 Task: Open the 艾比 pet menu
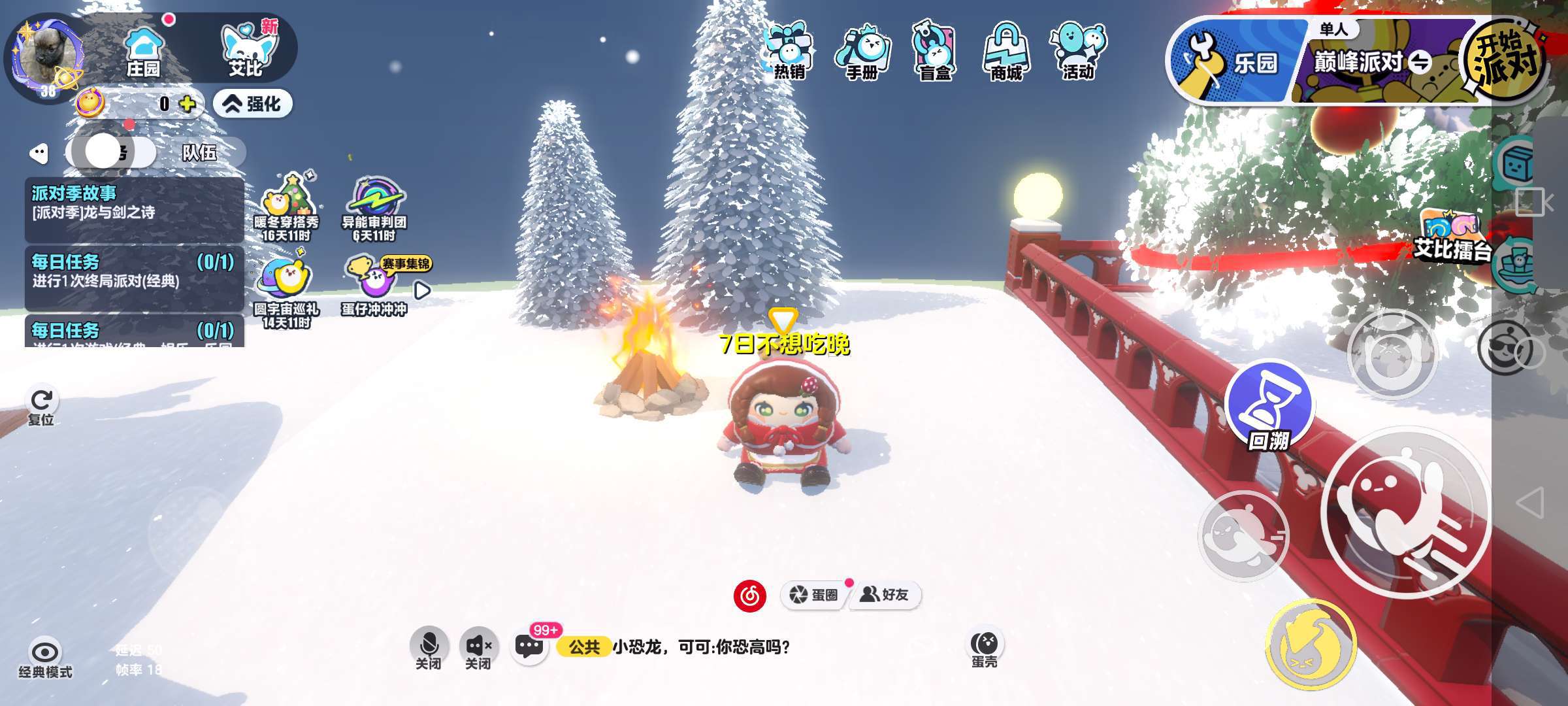(247, 51)
